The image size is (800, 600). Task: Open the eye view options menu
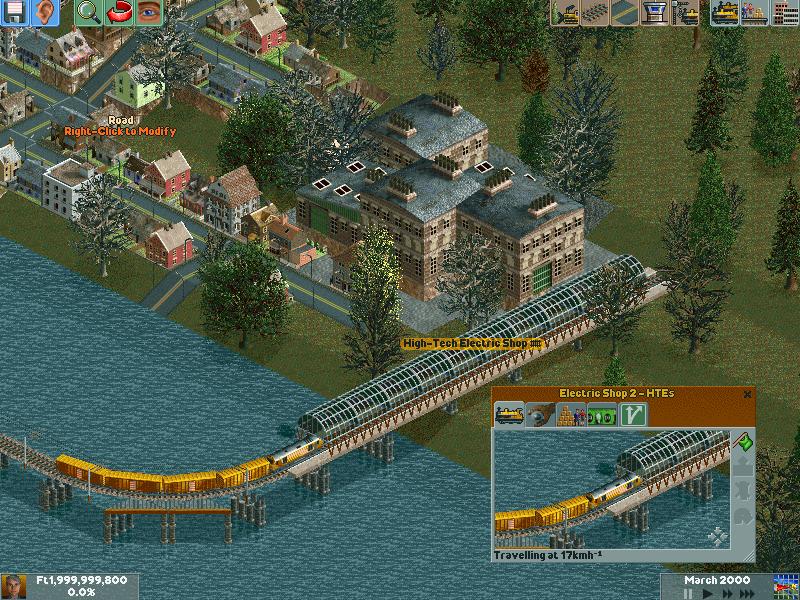coord(148,13)
